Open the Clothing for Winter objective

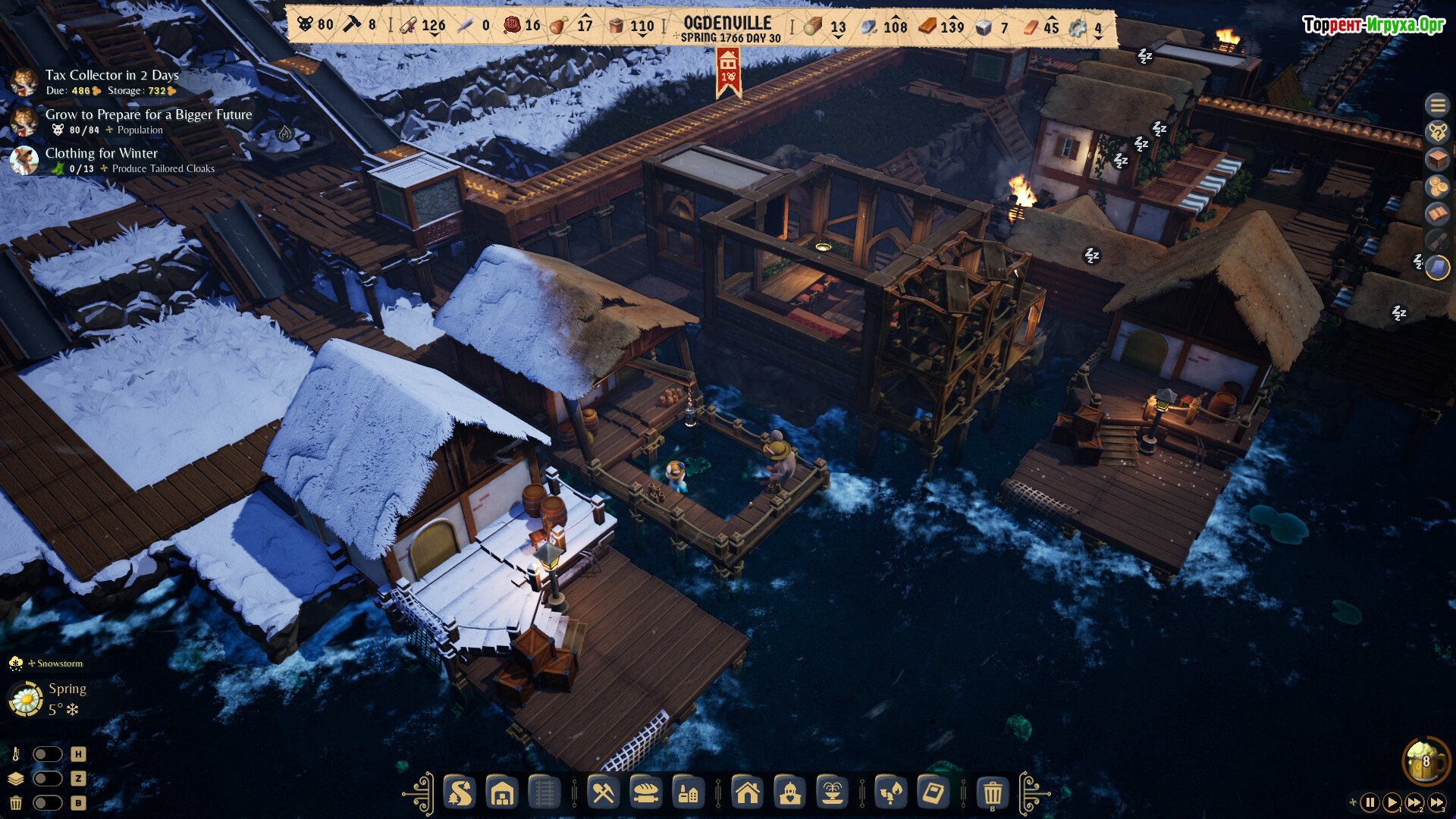click(101, 153)
